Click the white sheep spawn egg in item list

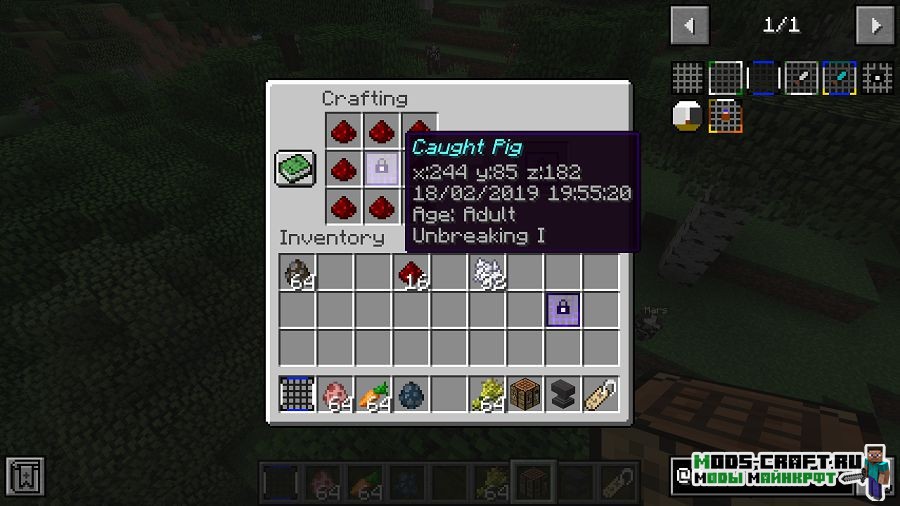(x=688, y=116)
